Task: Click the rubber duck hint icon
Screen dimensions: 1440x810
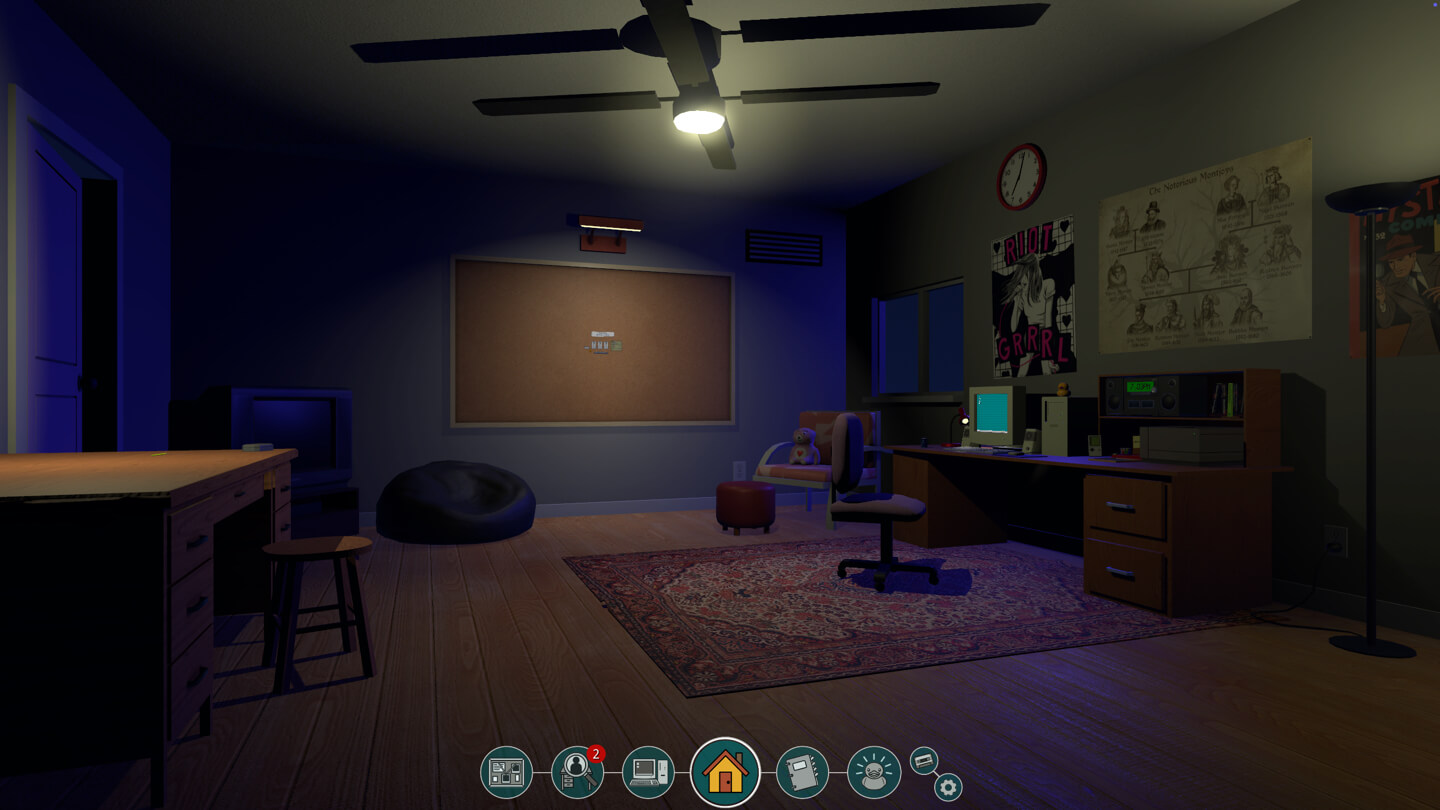Action: pos(874,772)
